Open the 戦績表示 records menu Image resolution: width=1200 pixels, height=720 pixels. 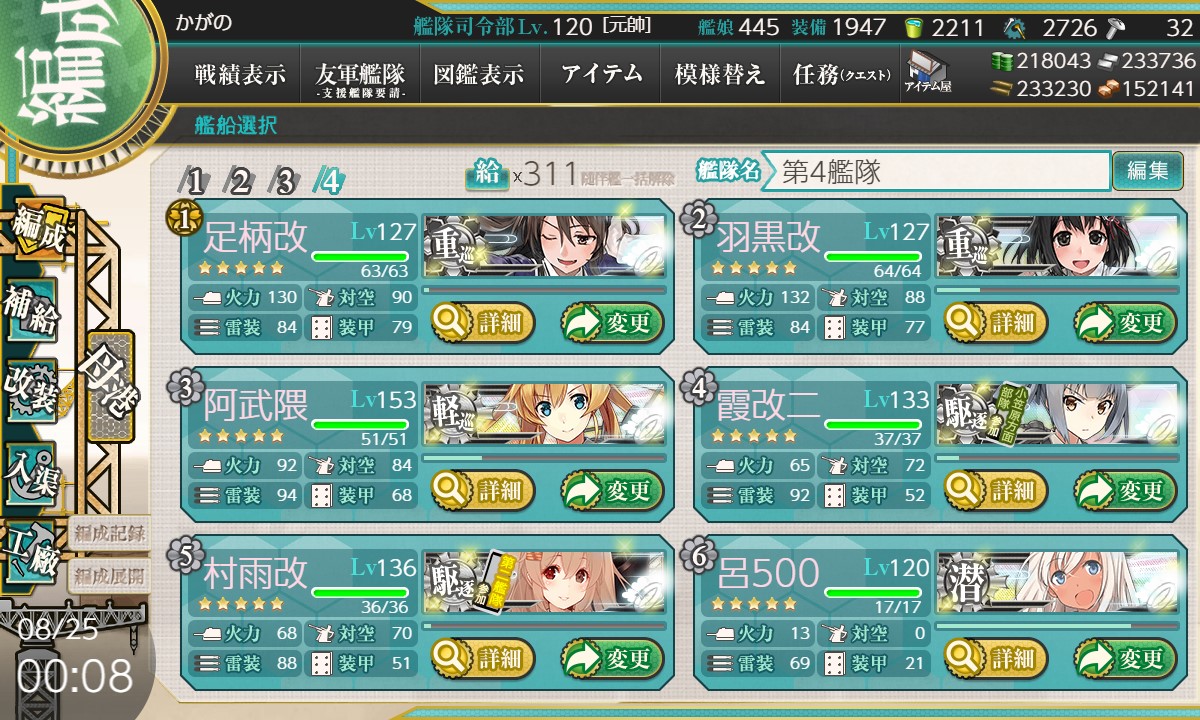[240, 75]
